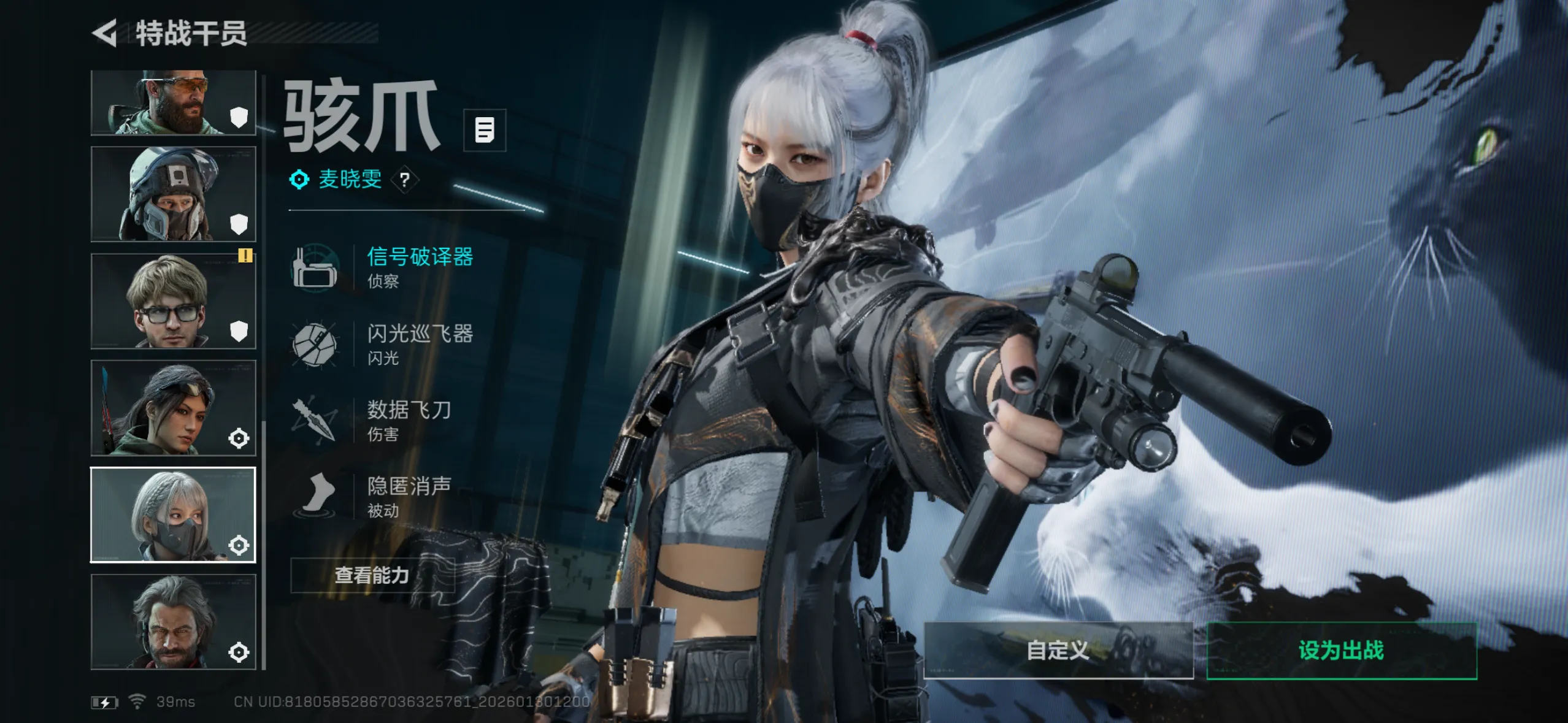The image size is (1568, 723).
Task: Open the 骇爪 operator dossier document icon
Action: click(x=485, y=130)
